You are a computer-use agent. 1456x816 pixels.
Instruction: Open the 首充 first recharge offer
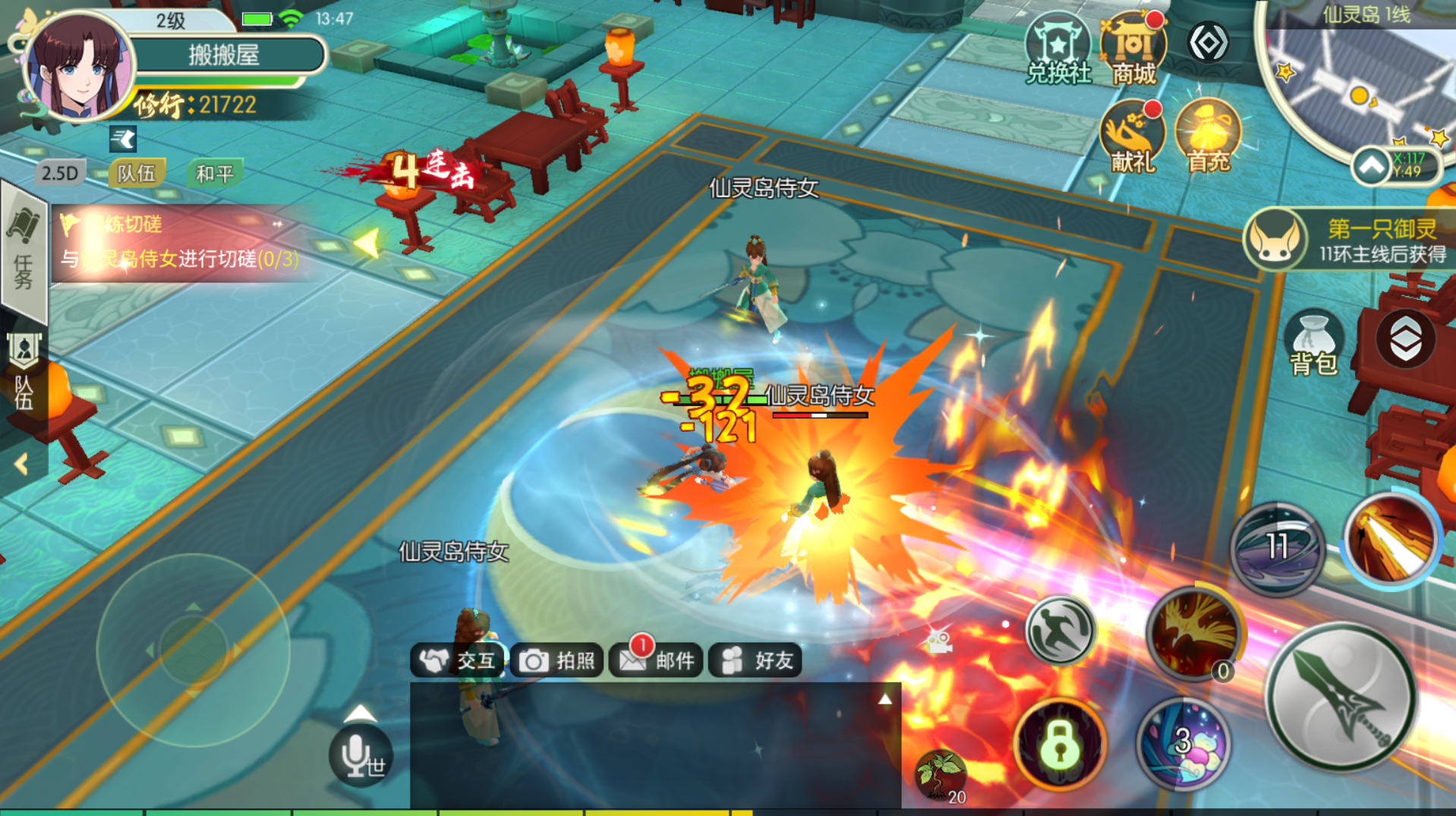point(1207,137)
